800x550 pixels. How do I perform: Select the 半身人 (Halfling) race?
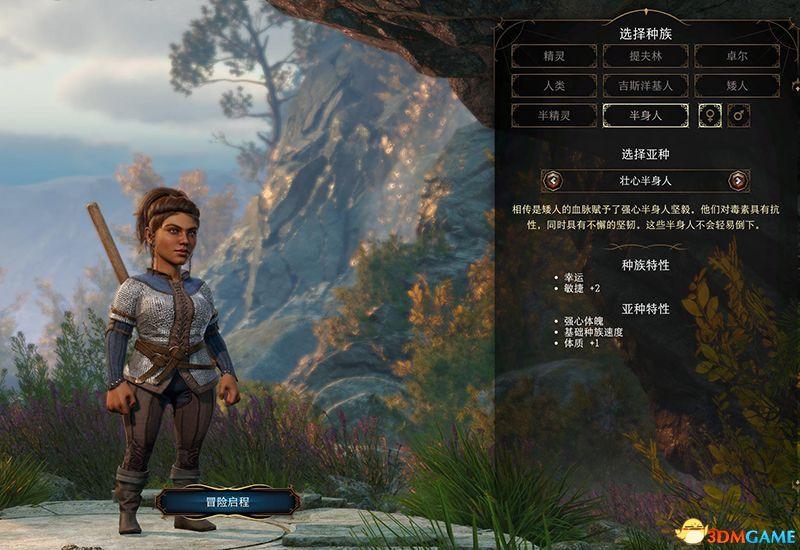[646, 116]
